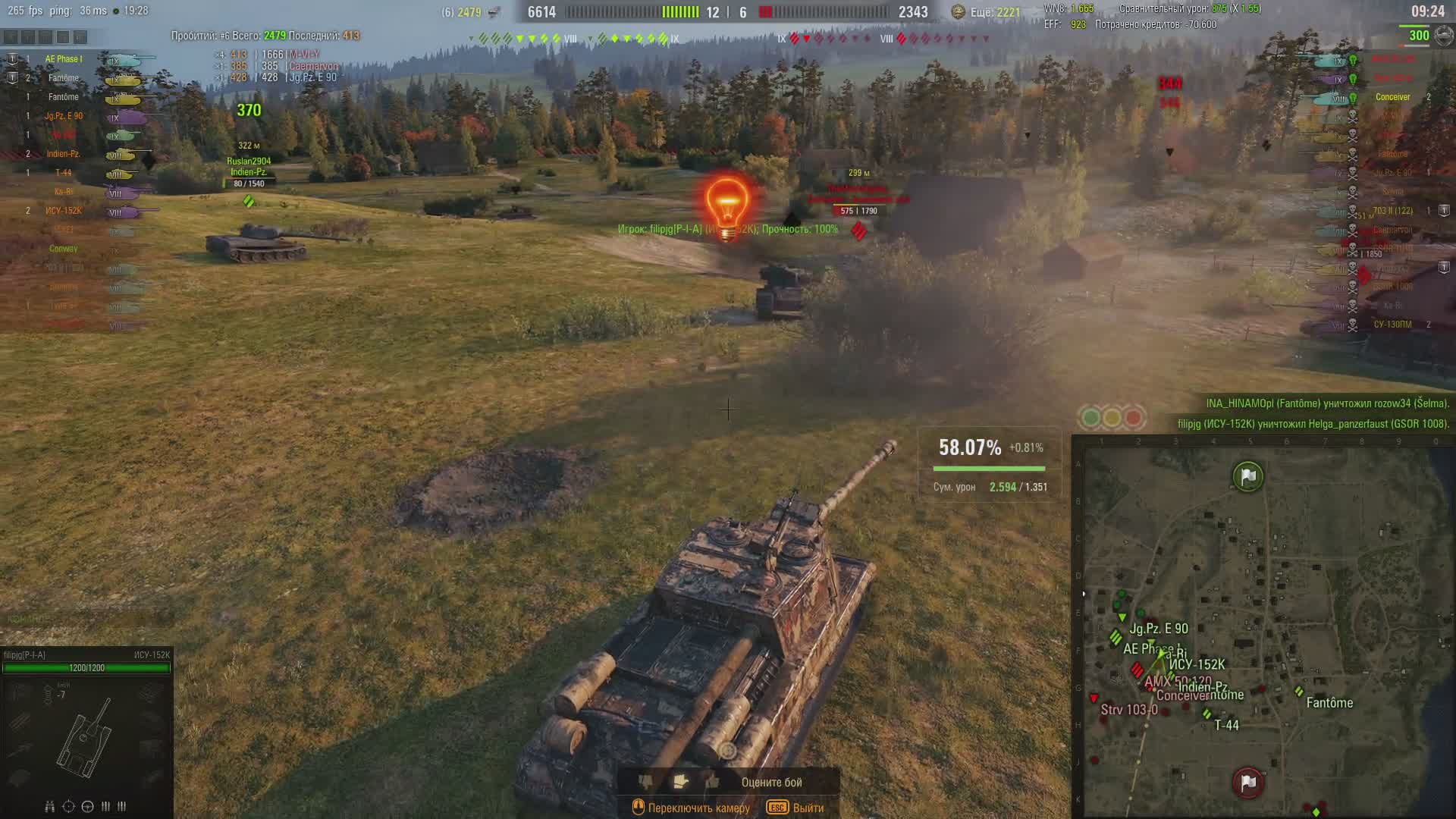Click the steering wheel driver icon
This screenshot has height=819, width=1456.
click(x=87, y=806)
